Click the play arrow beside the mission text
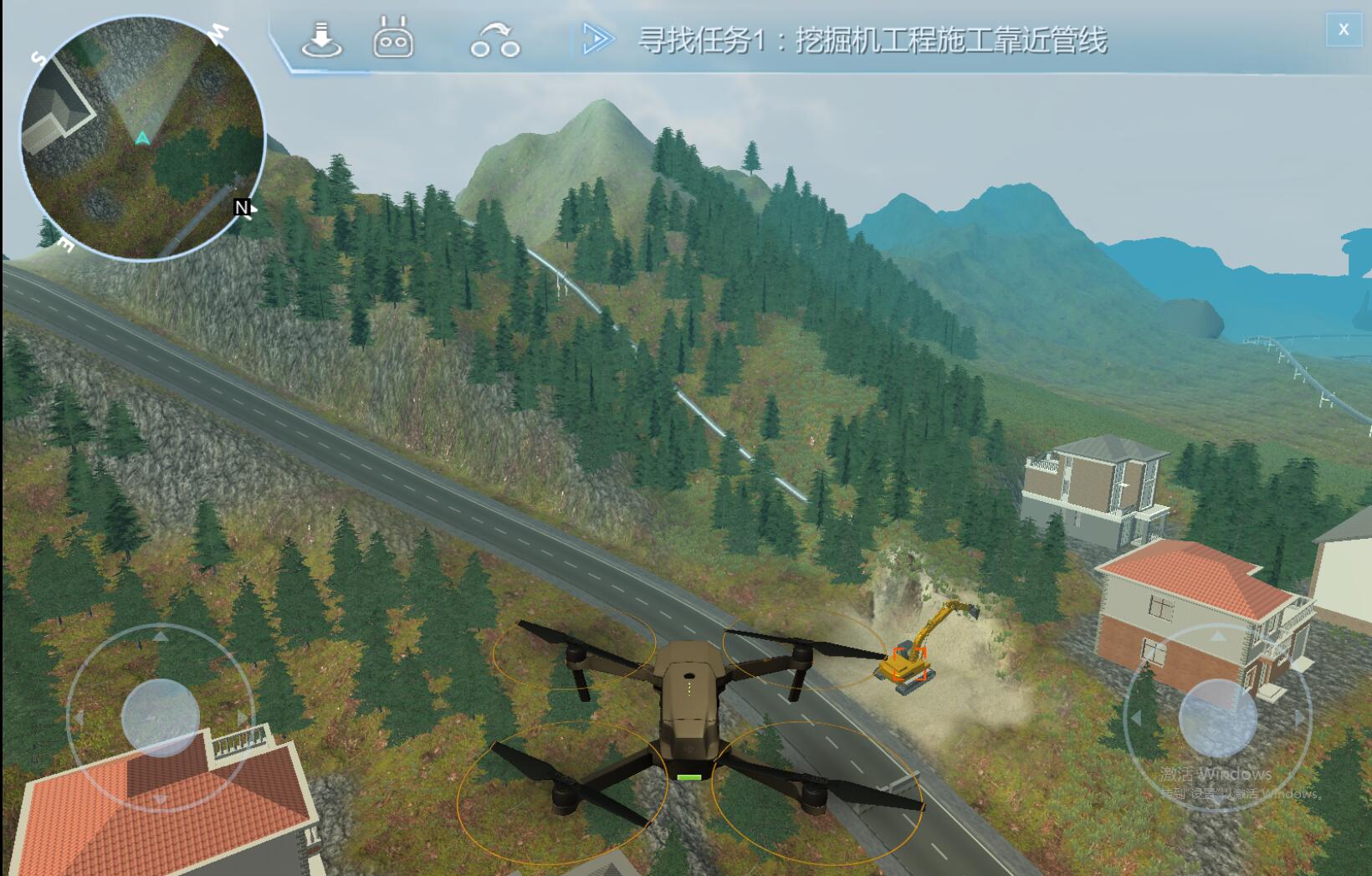Image resolution: width=1372 pixels, height=876 pixels. tap(597, 39)
